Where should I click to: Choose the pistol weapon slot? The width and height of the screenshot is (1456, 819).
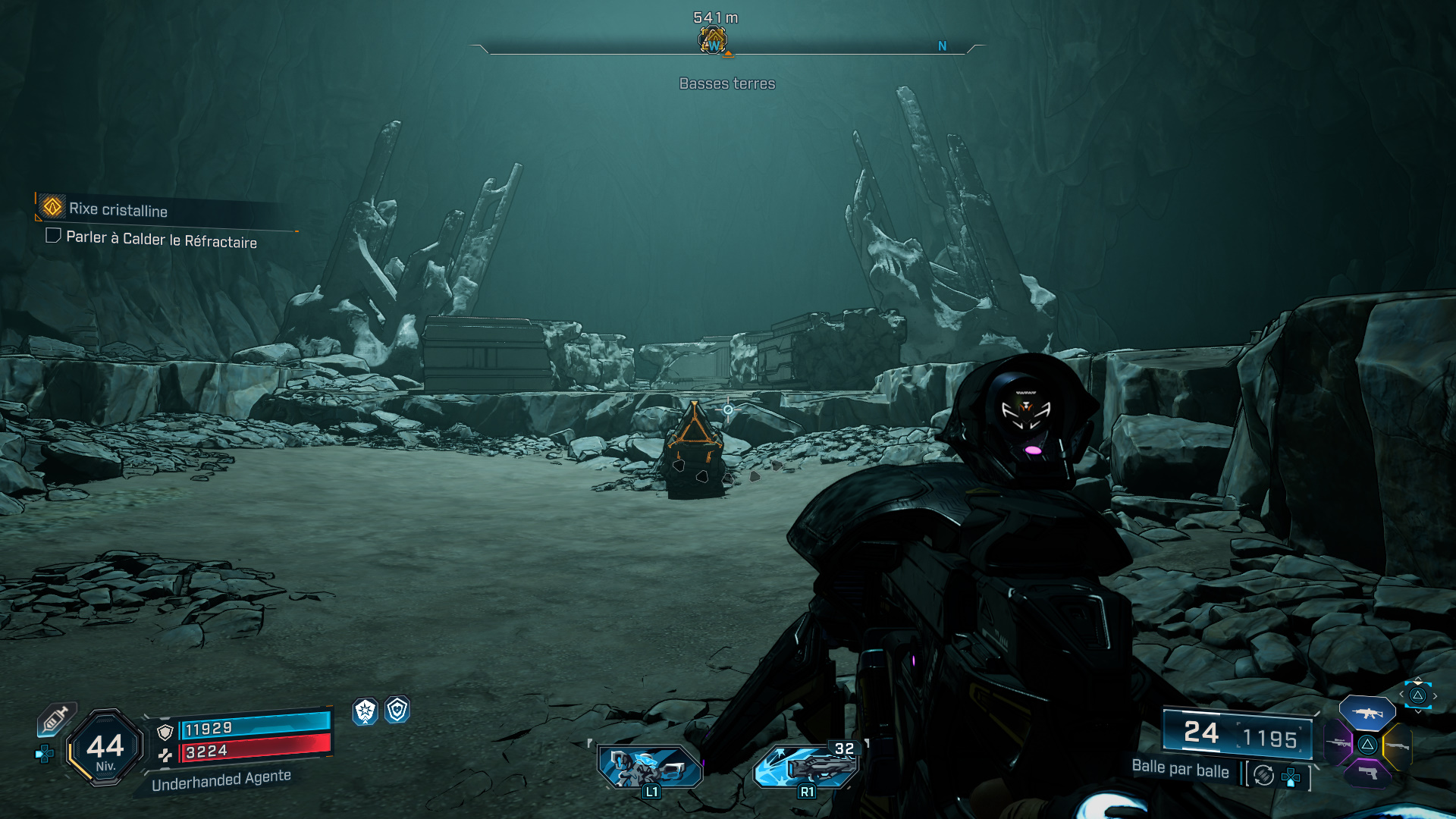(x=1367, y=773)
